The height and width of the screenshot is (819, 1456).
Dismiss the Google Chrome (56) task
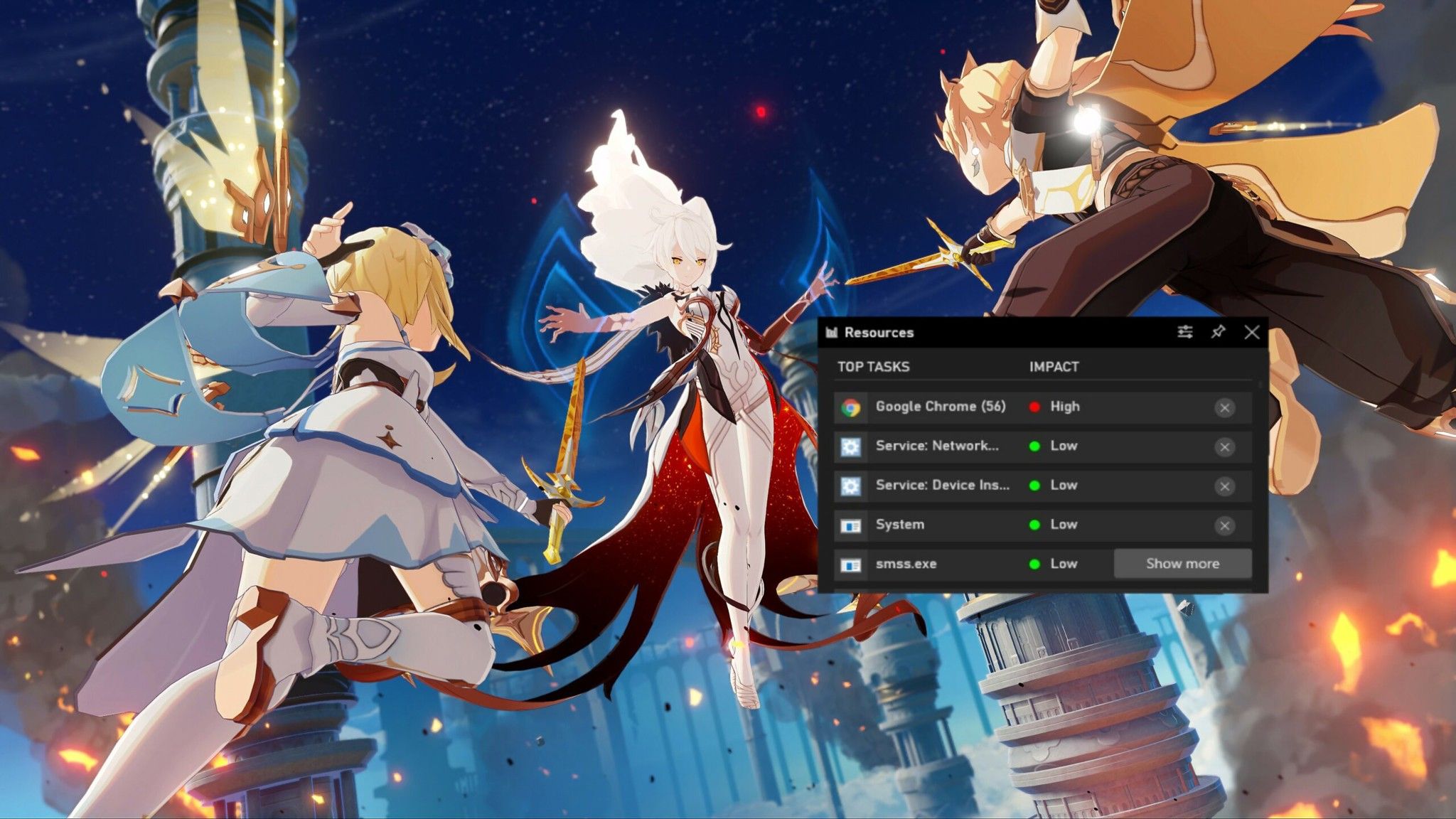pos(1224,406)
